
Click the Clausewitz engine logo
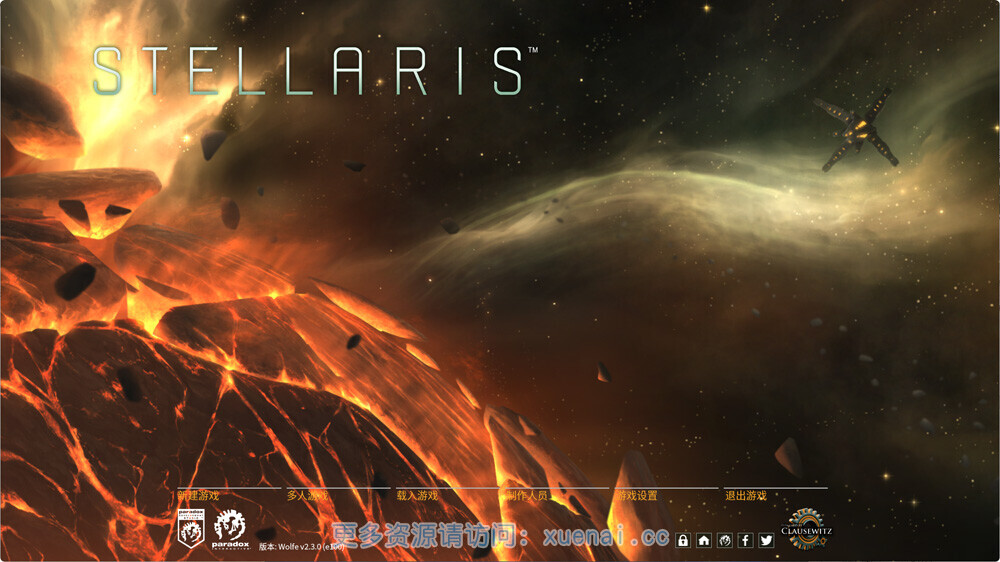tap(806, 528)
